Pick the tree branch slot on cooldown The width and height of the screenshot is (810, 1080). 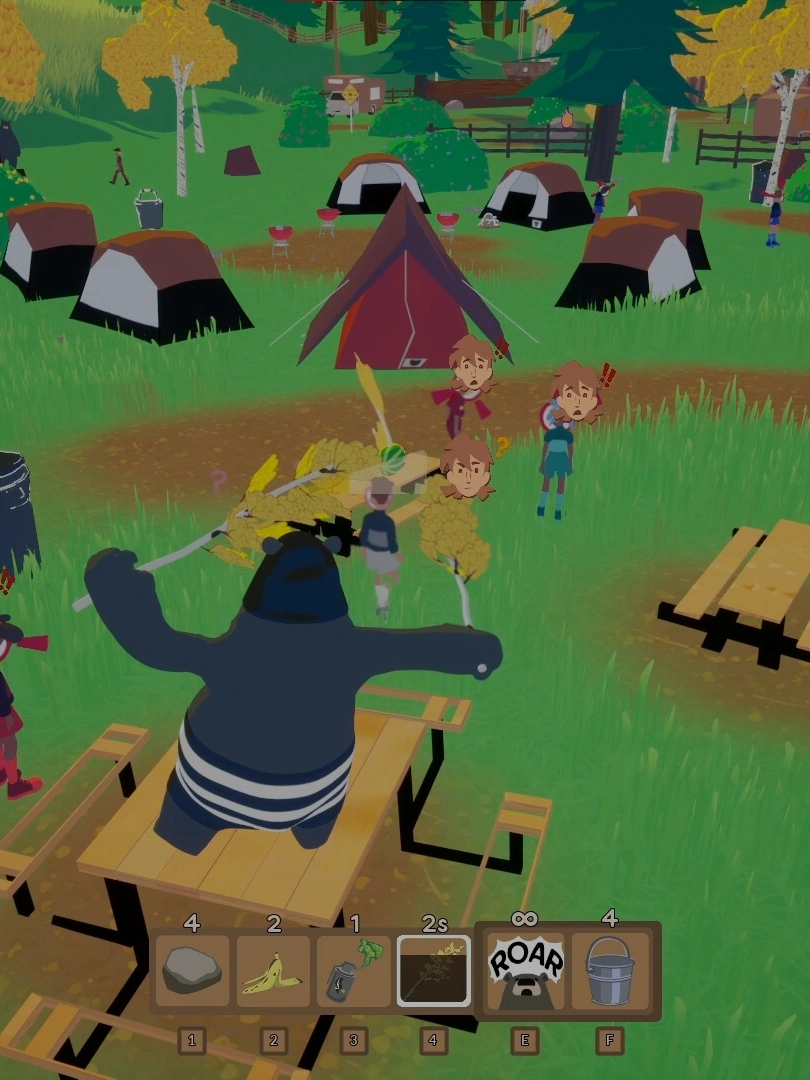click(x=433, y=970)
